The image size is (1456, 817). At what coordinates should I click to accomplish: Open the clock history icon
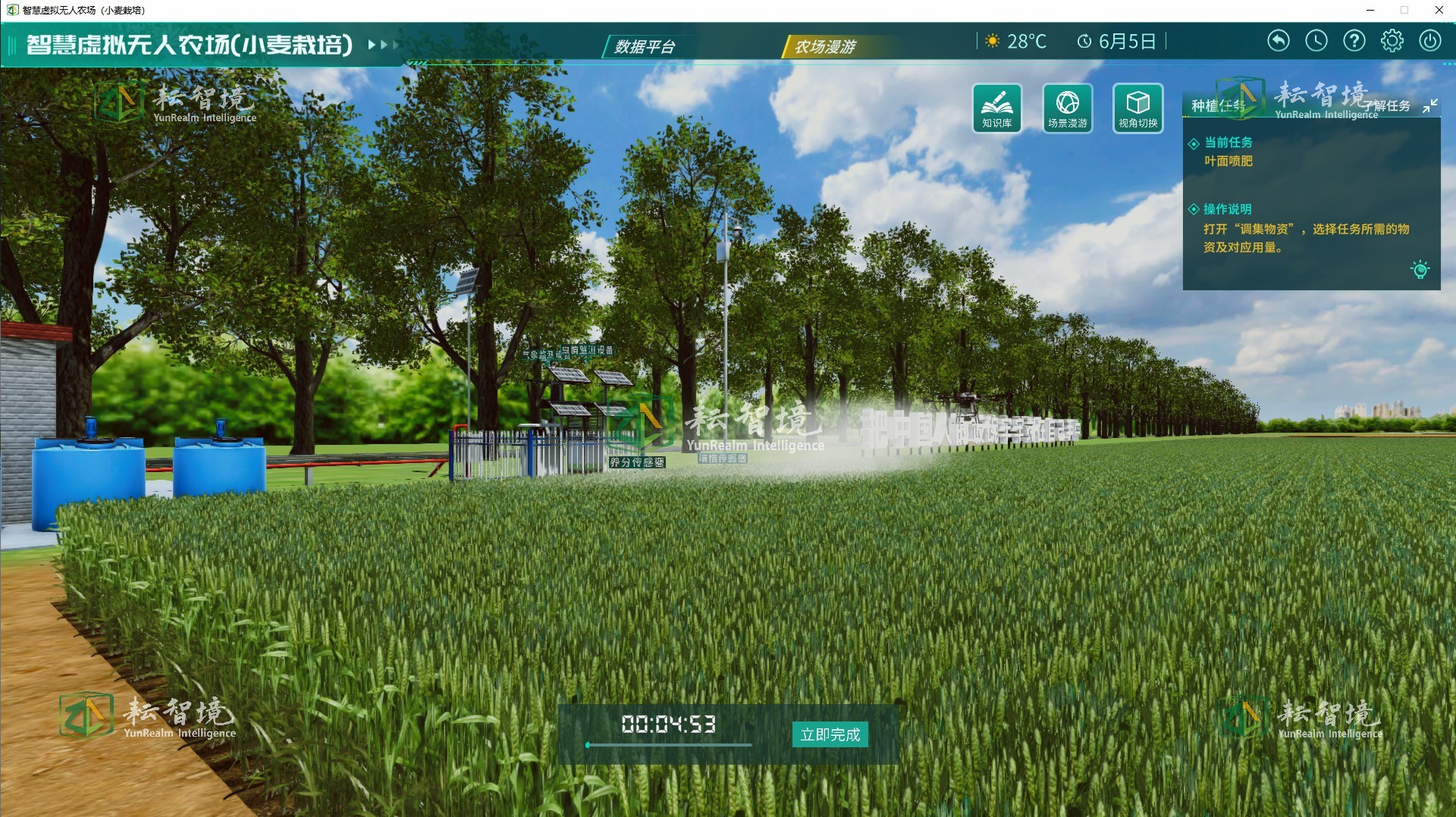coord(1316,41)
